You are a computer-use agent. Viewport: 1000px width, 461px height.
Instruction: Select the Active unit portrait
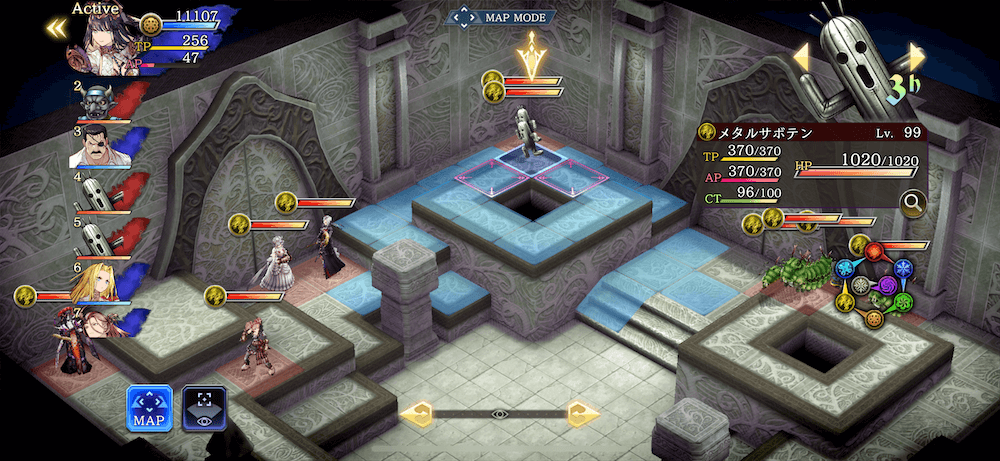[103, 46]
